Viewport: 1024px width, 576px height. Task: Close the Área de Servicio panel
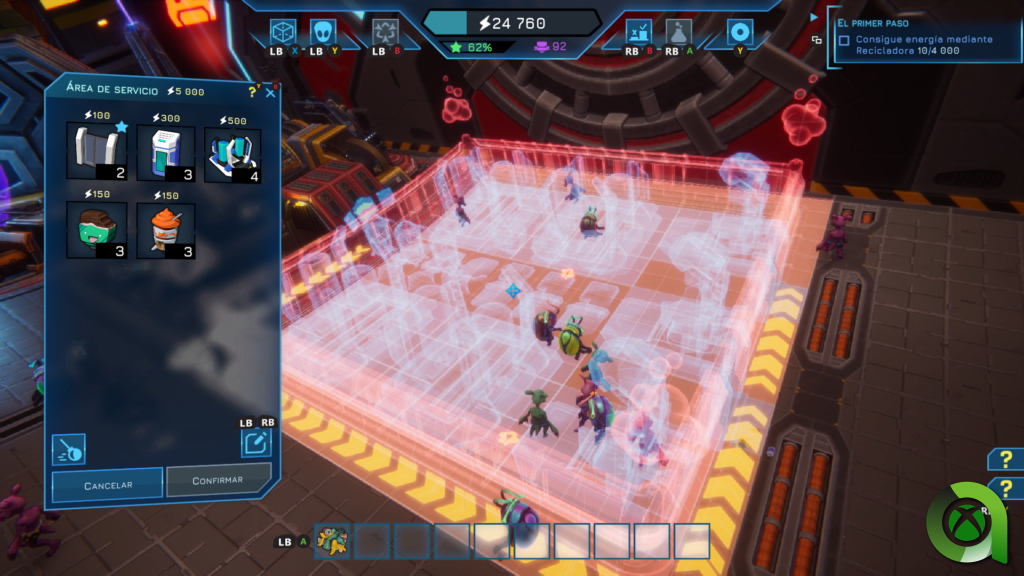[270, 93]
